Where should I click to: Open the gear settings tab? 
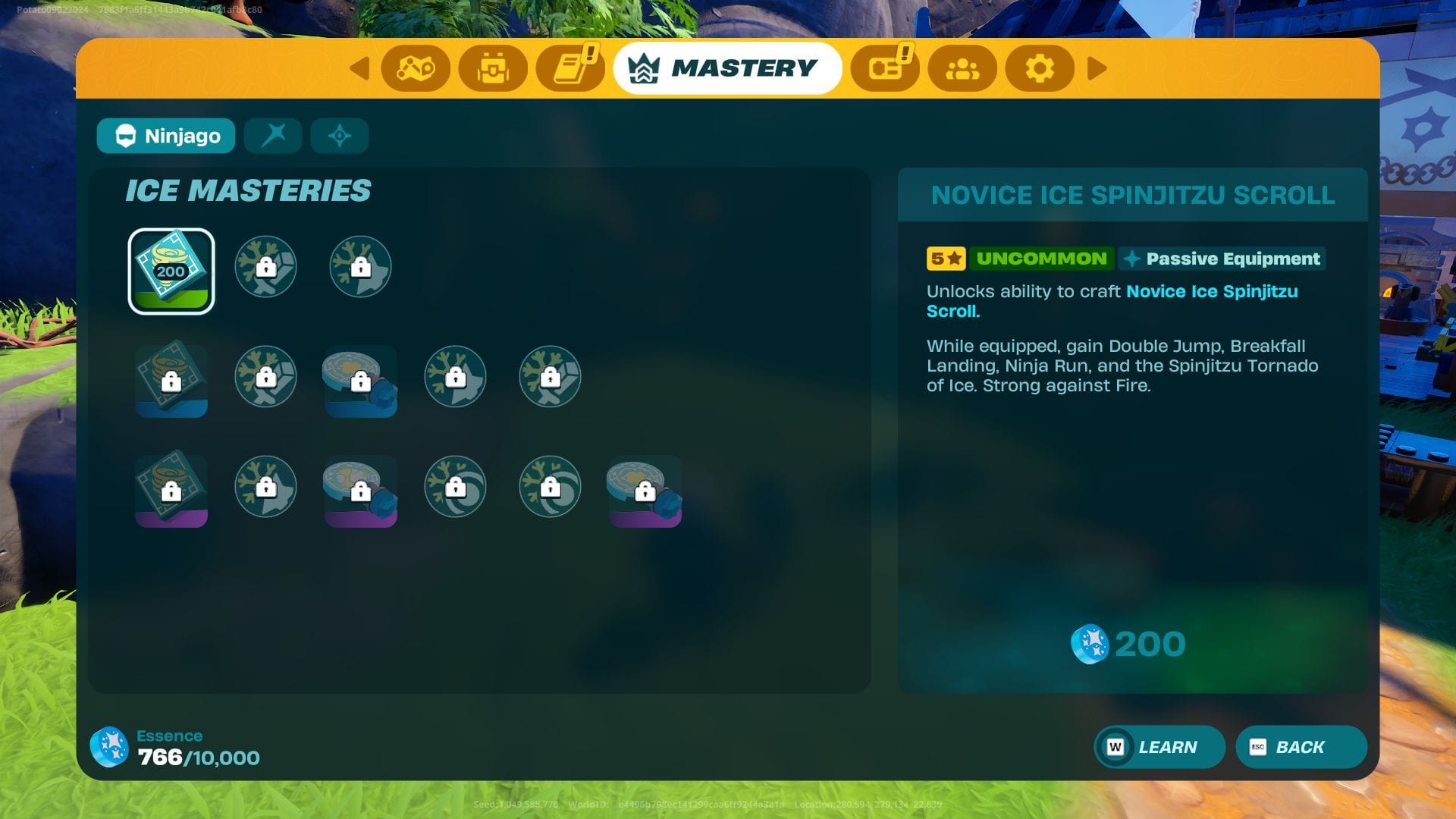point(1039,68)
